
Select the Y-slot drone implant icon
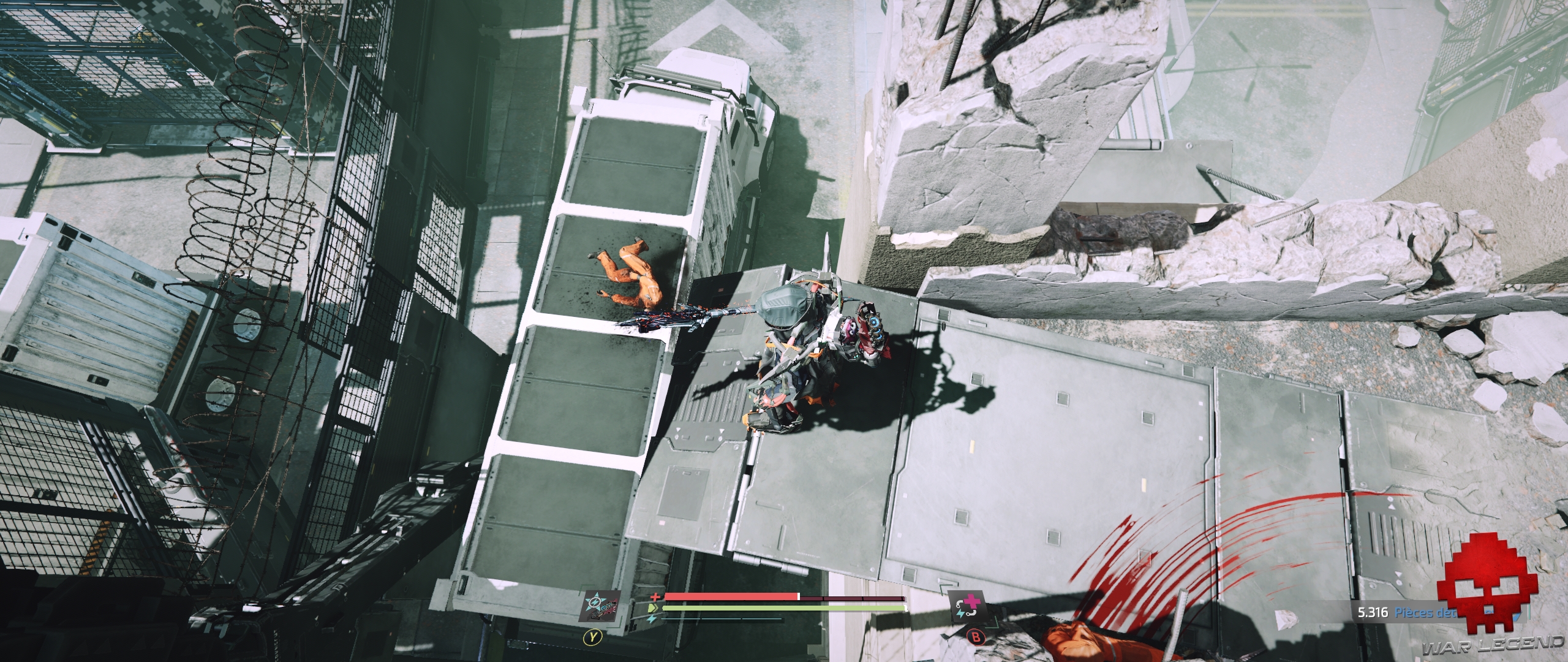599,607
